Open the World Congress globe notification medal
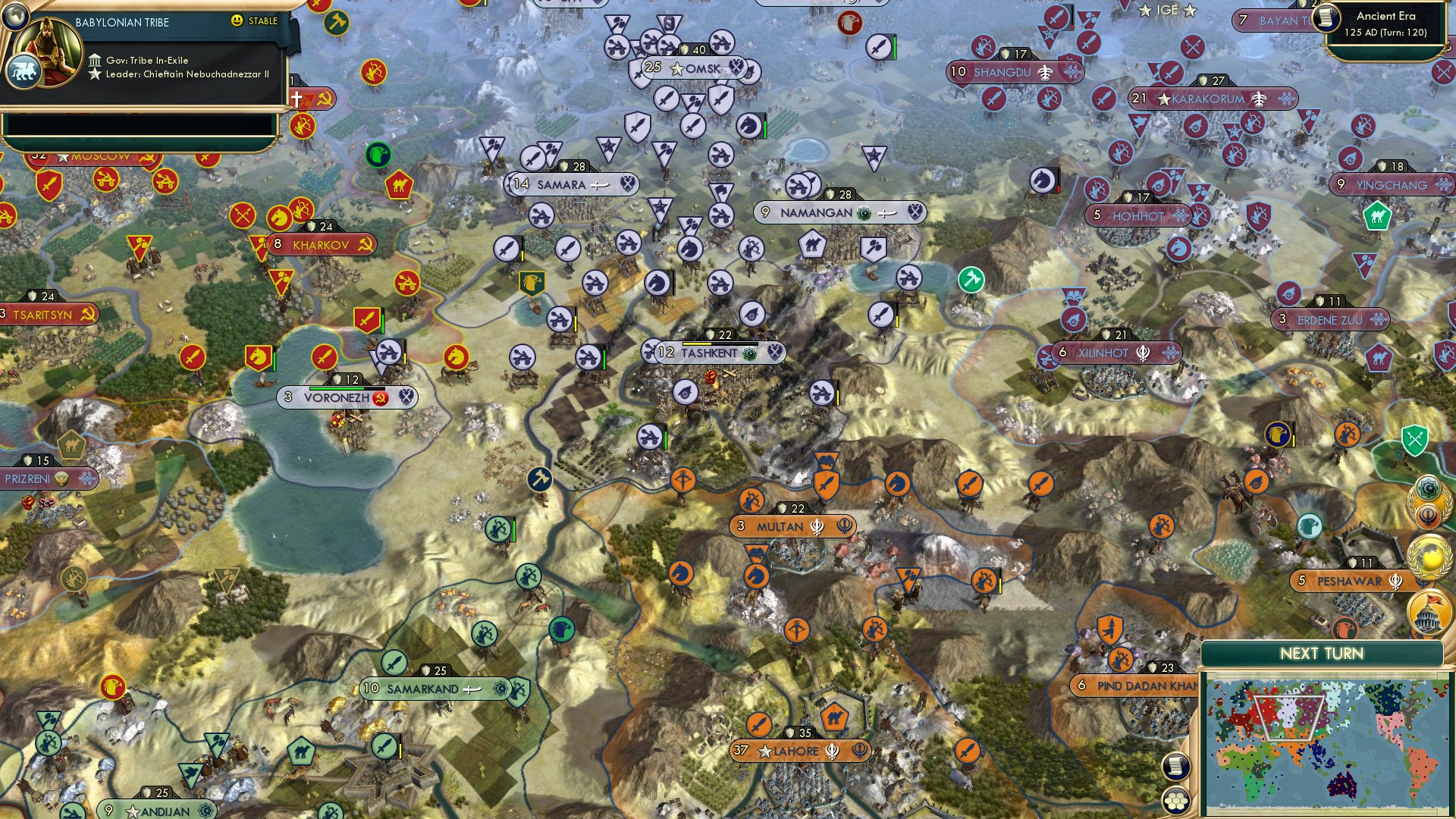The width and height of the screenshot is (1456, 819). tap(1430, 554)
